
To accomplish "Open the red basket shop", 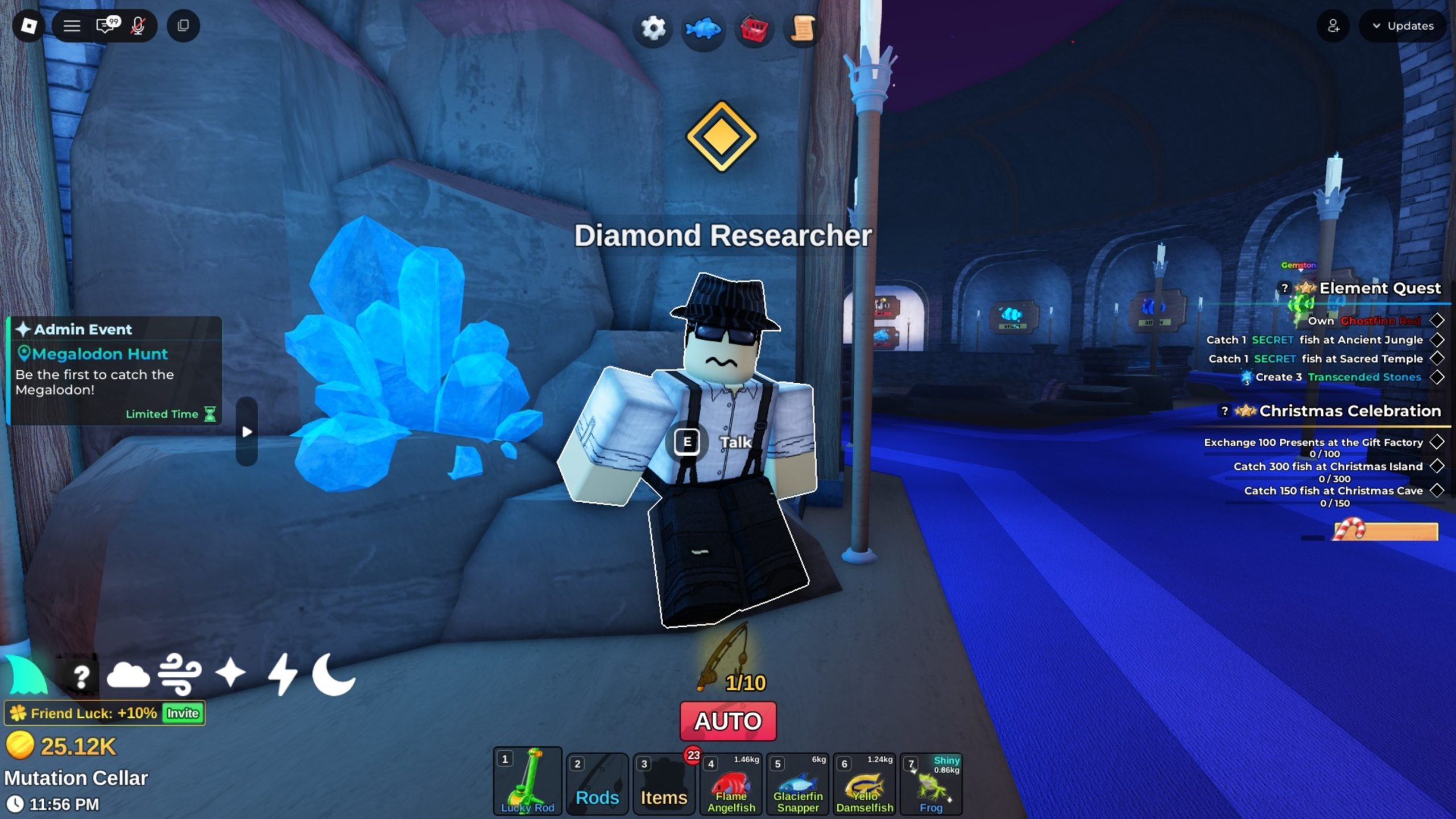I will pos(754,29).
